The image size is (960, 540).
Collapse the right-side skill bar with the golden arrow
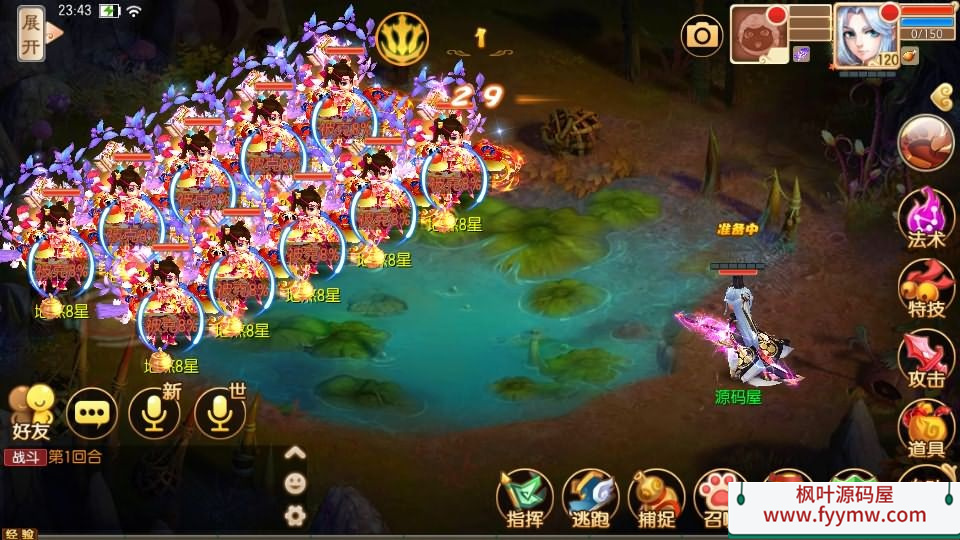[940, 96]
